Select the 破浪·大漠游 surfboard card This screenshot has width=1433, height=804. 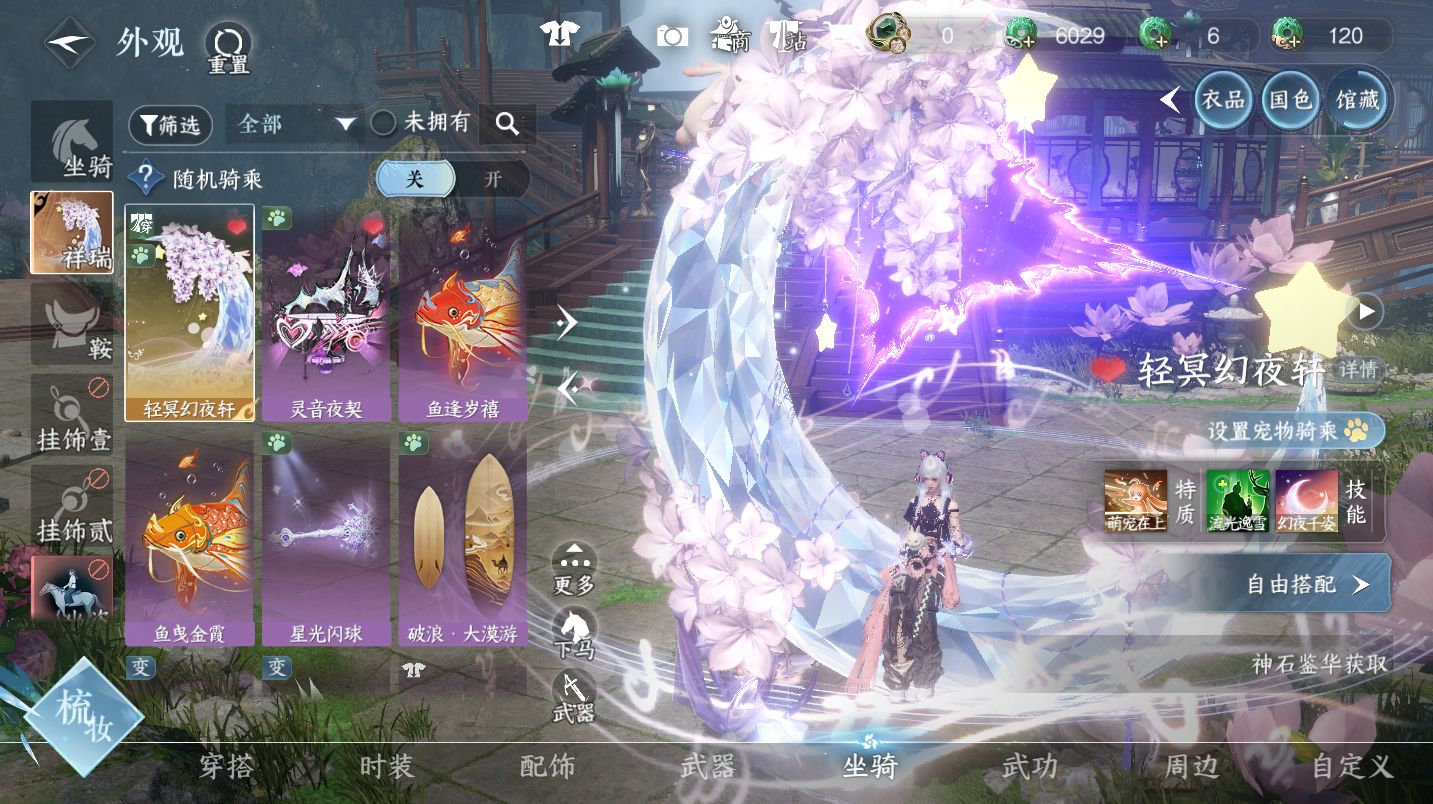click(x=462, y=538)
